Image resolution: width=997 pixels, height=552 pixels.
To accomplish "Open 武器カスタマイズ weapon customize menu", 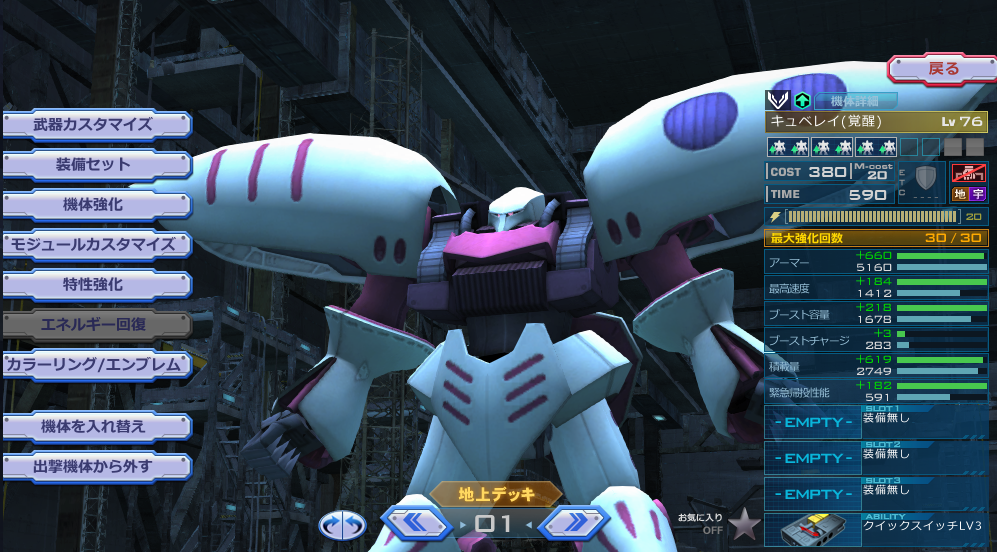I will [94, 125].
